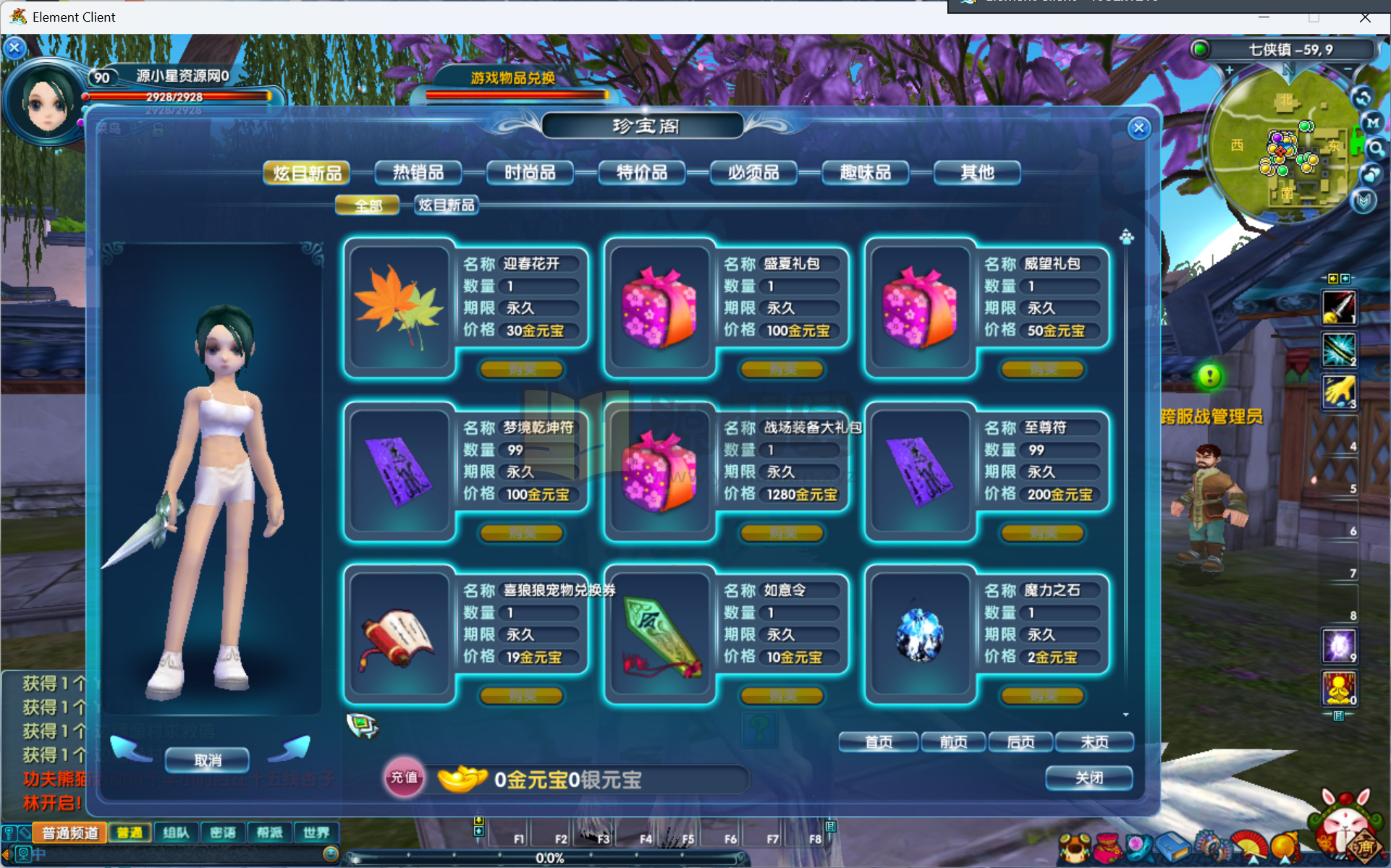Click the paw icon atop the shop panel
The image size is (1391, 868).
tap(1127, 237)
